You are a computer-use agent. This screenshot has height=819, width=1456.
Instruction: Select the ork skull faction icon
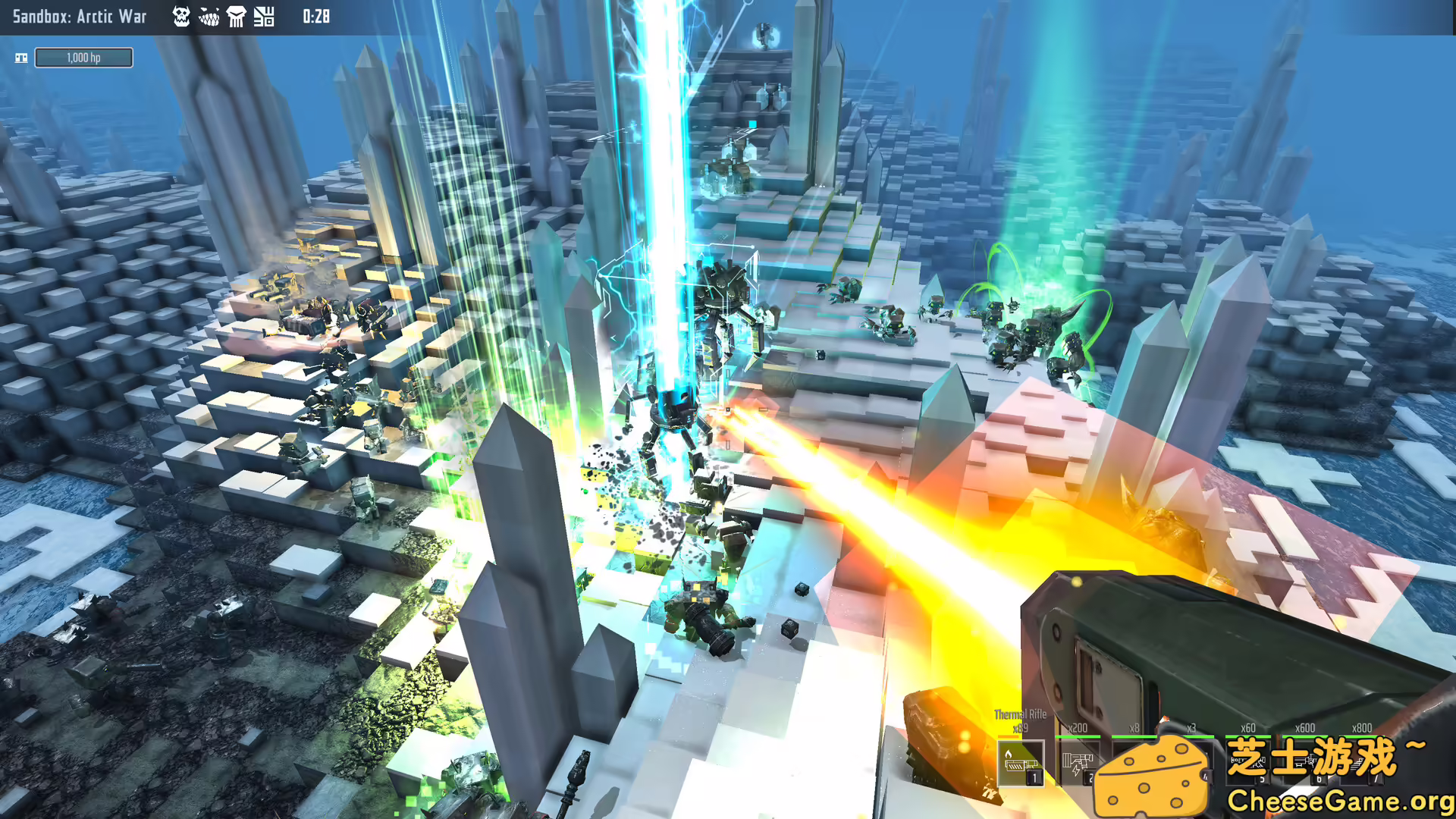(180, 17)
